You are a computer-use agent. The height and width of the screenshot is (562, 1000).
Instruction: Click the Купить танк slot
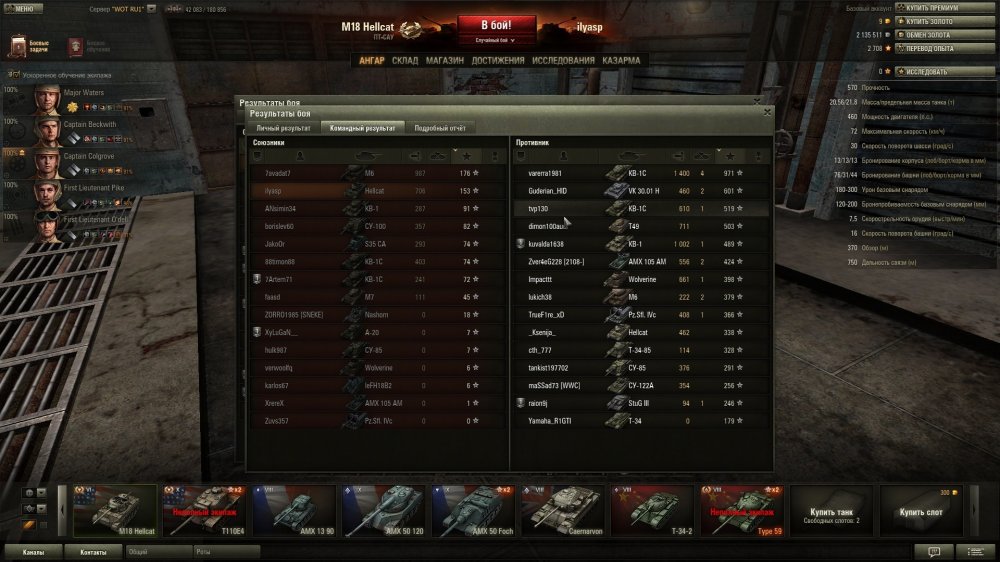(832, 511)
